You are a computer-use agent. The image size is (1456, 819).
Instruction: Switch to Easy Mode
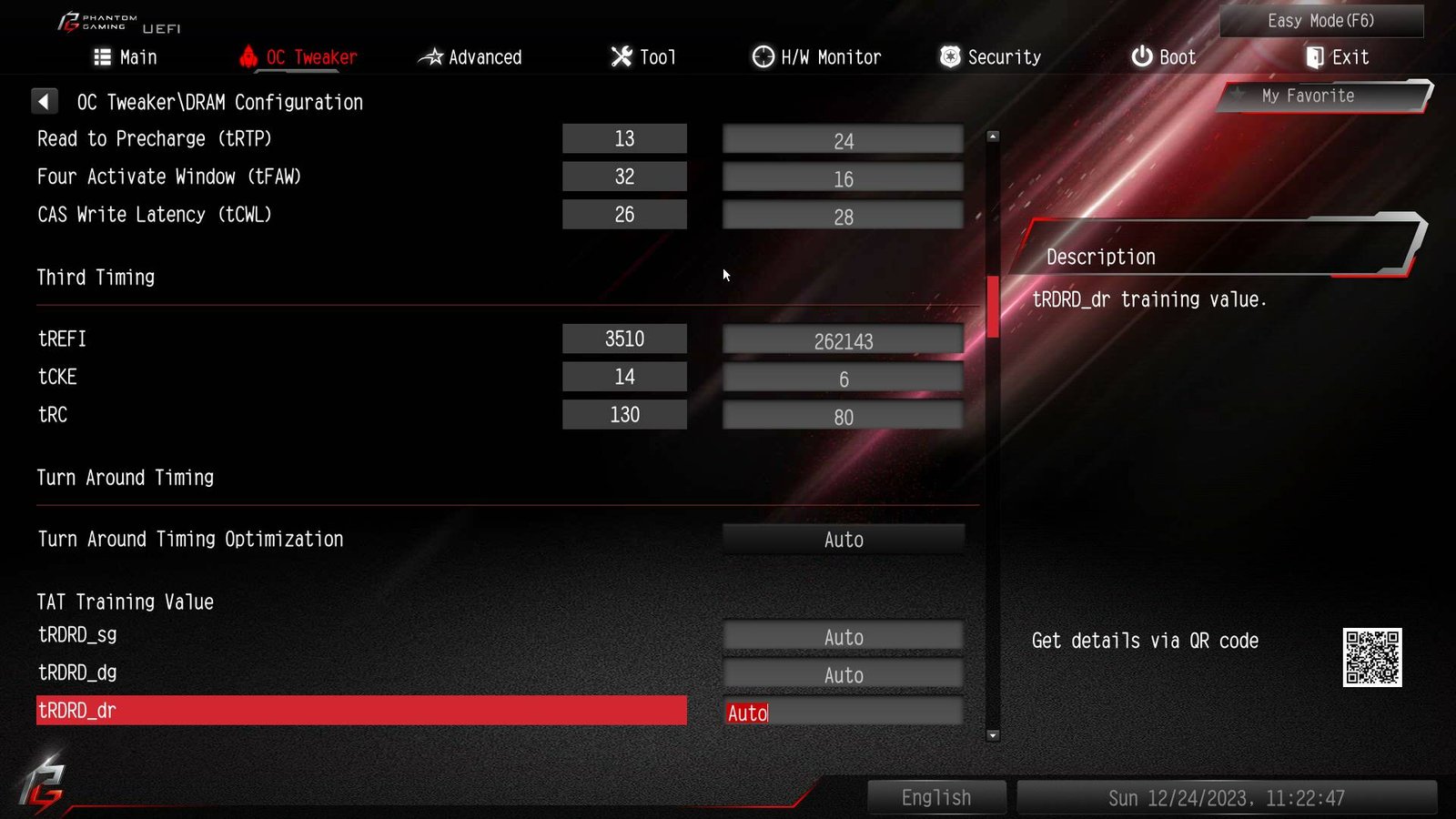click(x=1320, y=21)
